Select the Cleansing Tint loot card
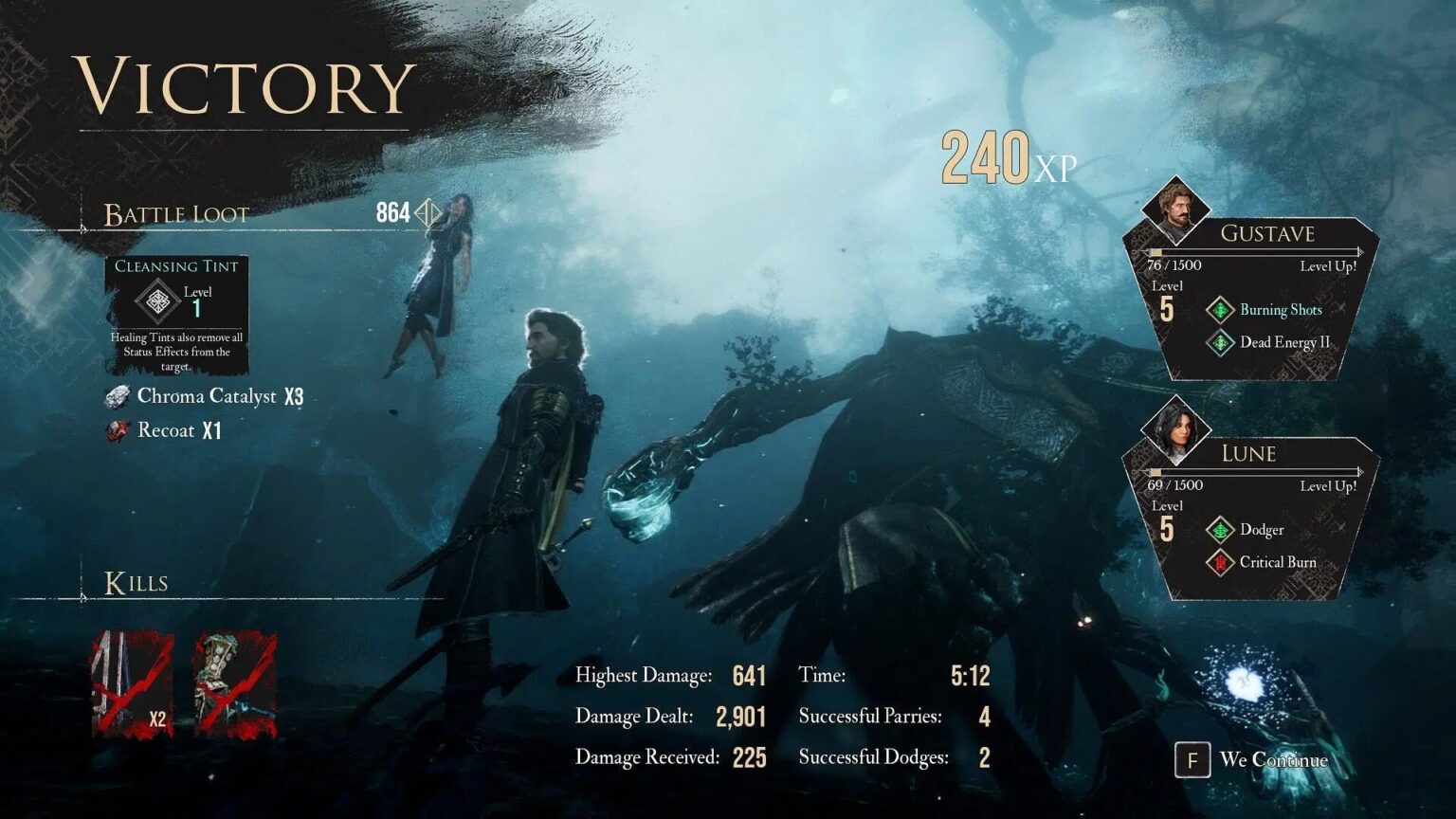The height and width of the screenshot is (819, 1456). coord(176,316)
